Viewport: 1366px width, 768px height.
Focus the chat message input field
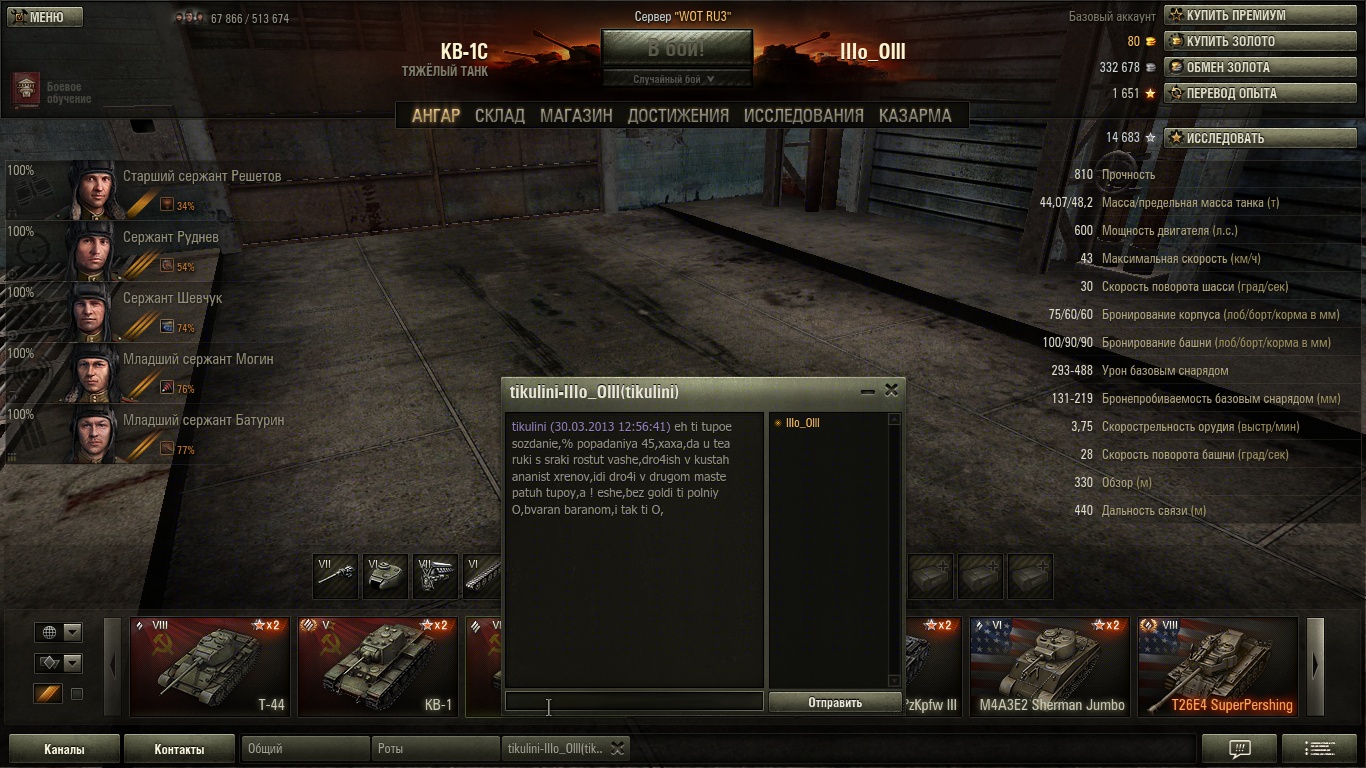pyautogui.click(x=634, y=702)
